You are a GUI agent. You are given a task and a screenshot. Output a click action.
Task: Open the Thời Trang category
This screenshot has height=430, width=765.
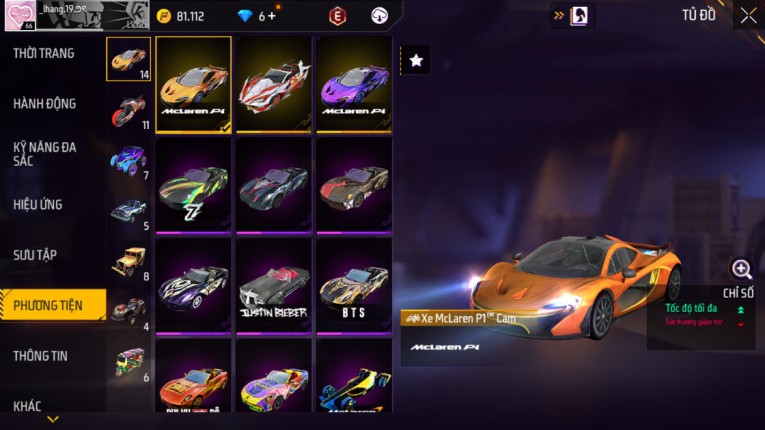click(x=44, y=53)
